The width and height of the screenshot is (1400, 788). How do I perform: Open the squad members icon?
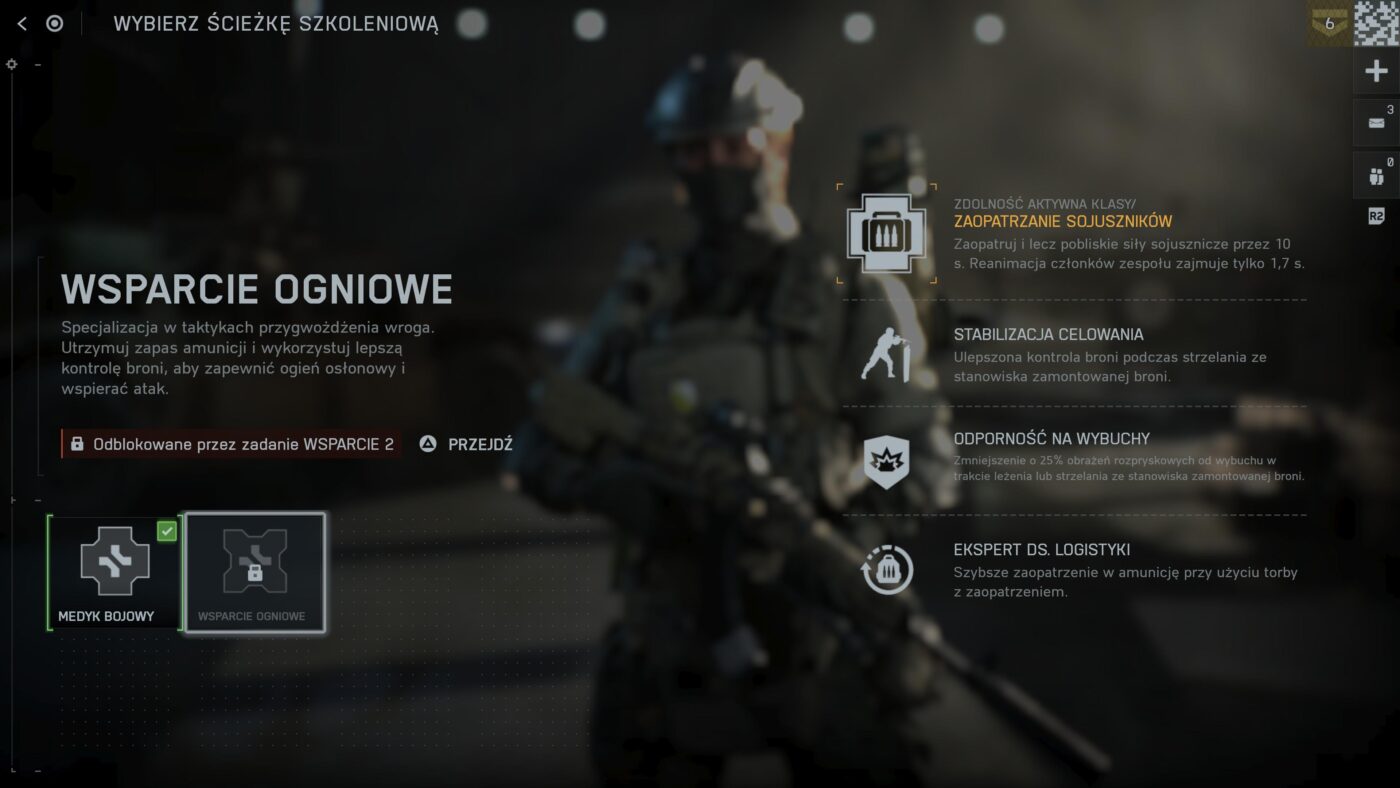pyautogui.click(x=1376, y=176)
